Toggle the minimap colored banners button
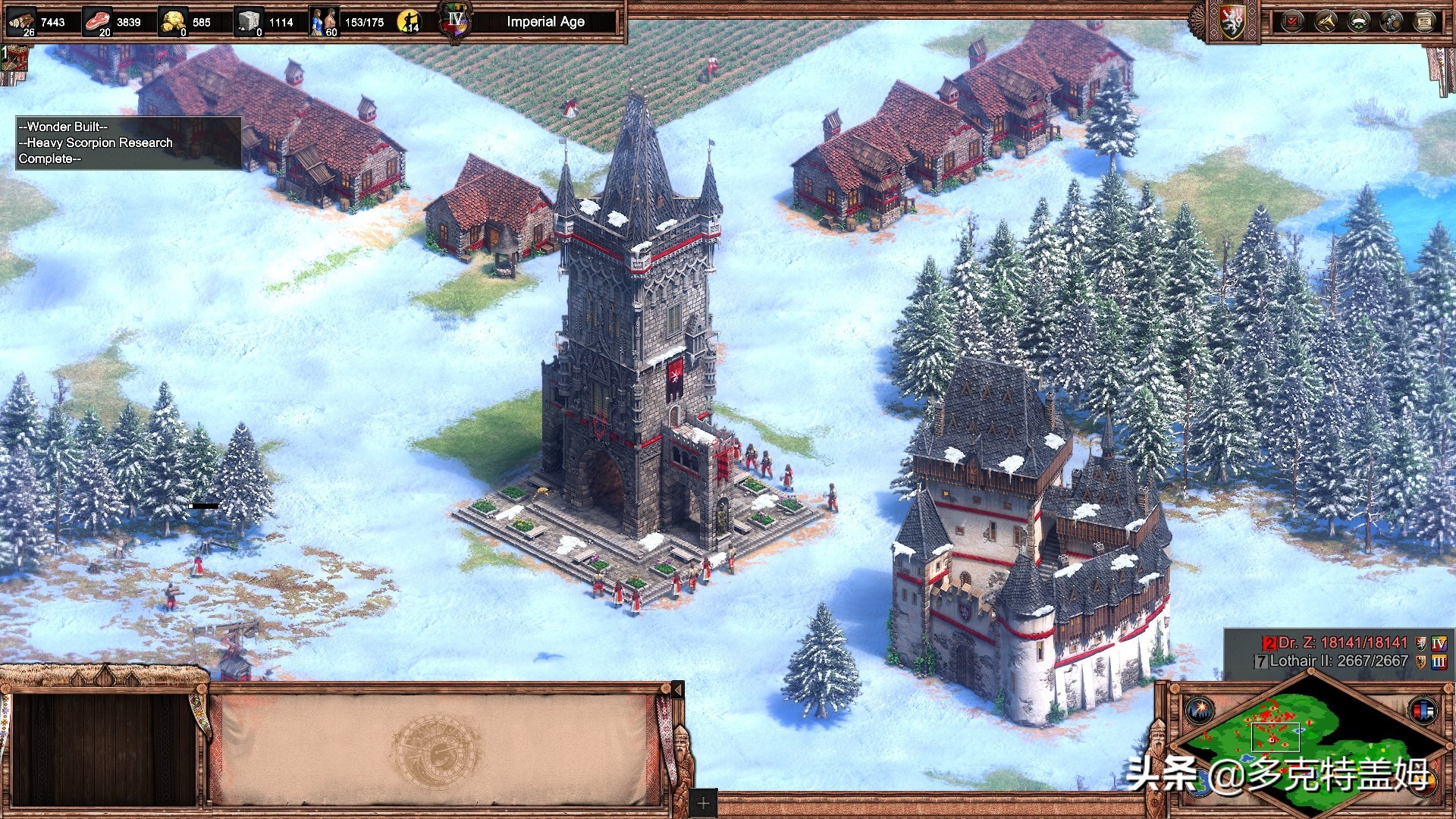The image size is (1456, 819). [x=1423, y=711]
